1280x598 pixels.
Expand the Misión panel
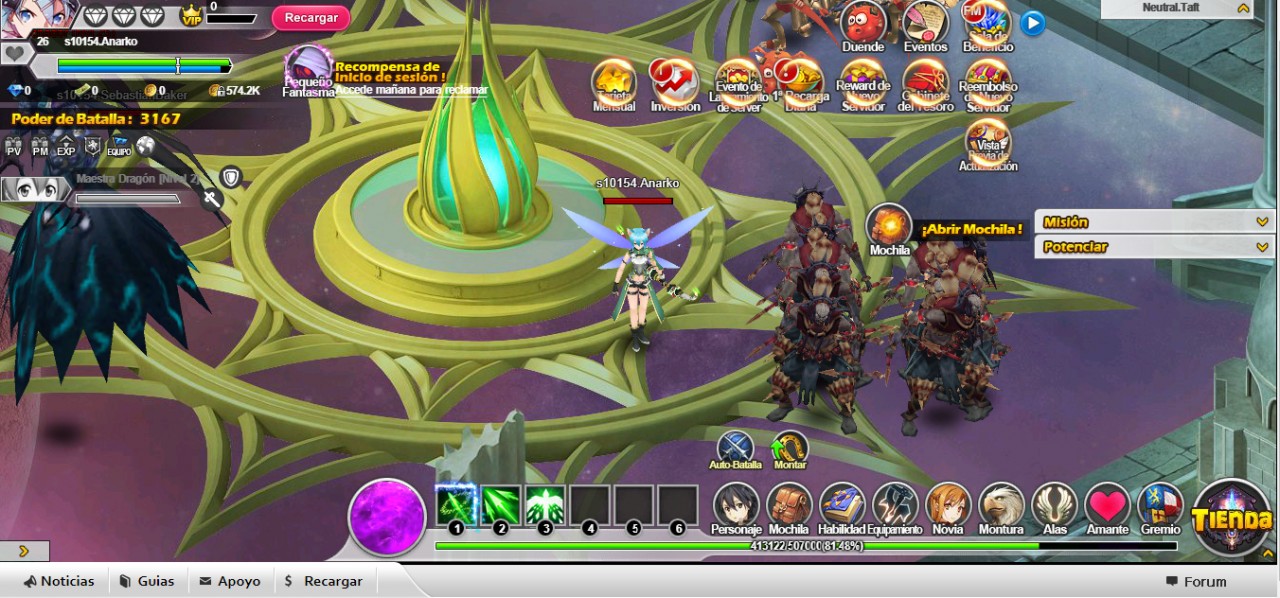[1154, 222]
